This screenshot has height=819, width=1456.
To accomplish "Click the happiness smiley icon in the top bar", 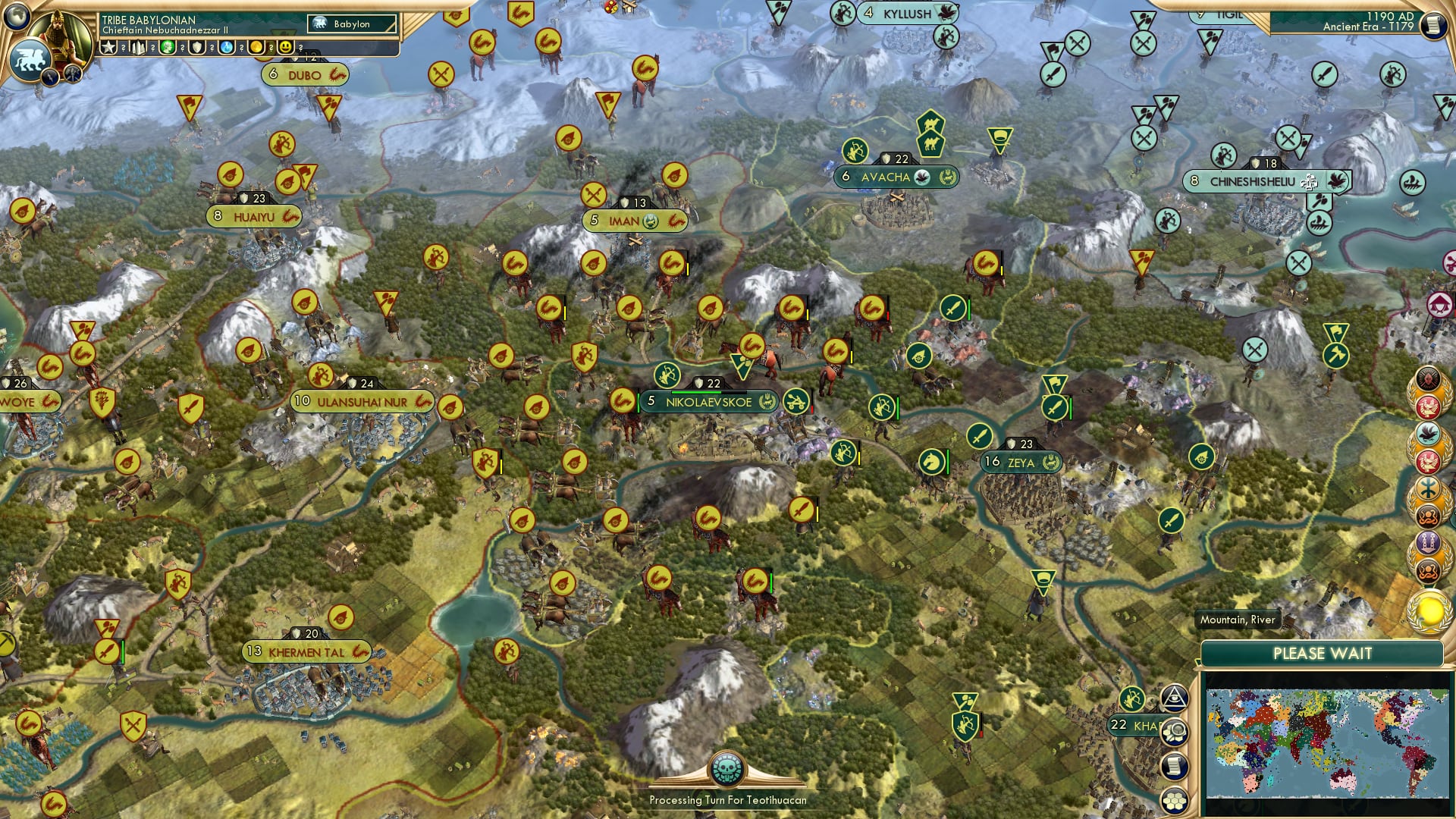I will [284, 47].
